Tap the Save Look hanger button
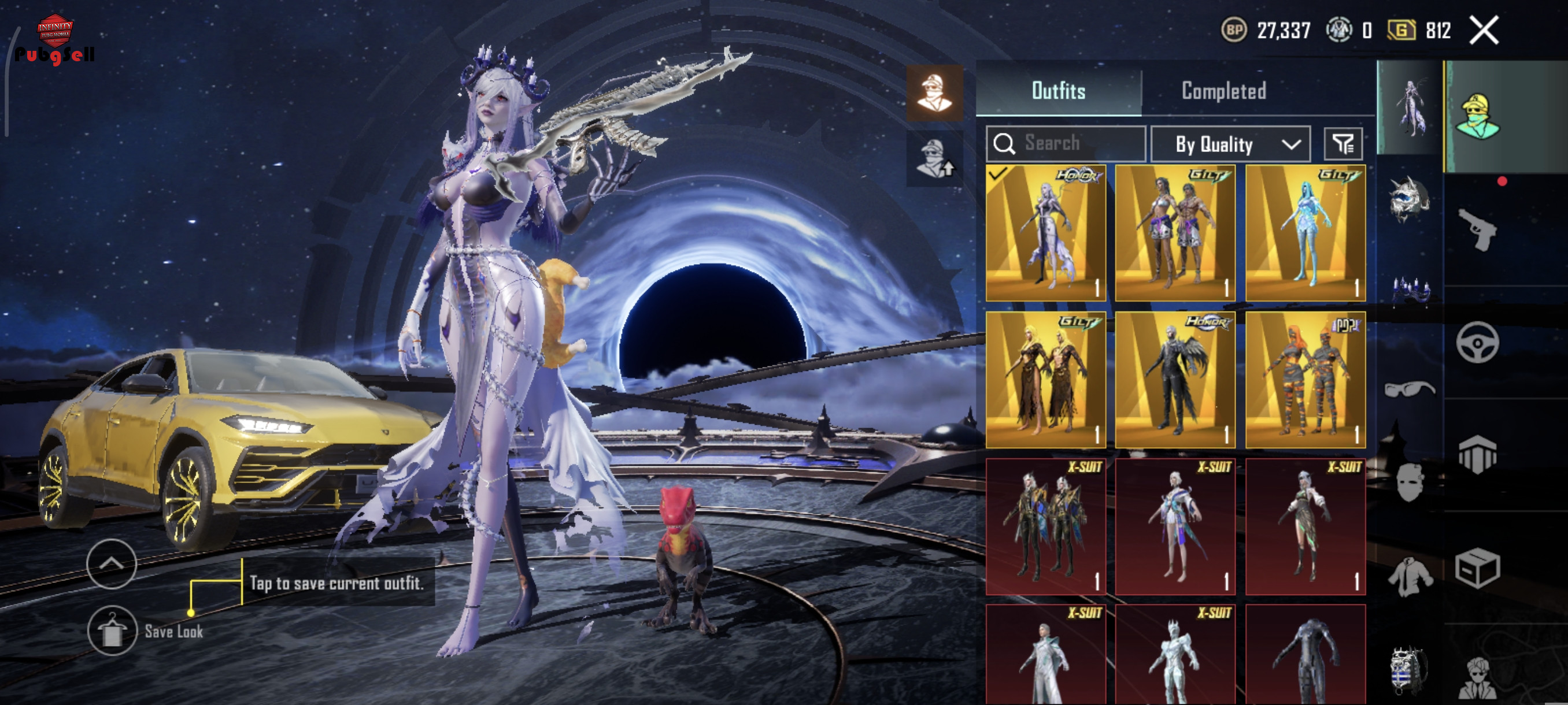This screenshot has width=1568, height=705. (x=112, y=631)
